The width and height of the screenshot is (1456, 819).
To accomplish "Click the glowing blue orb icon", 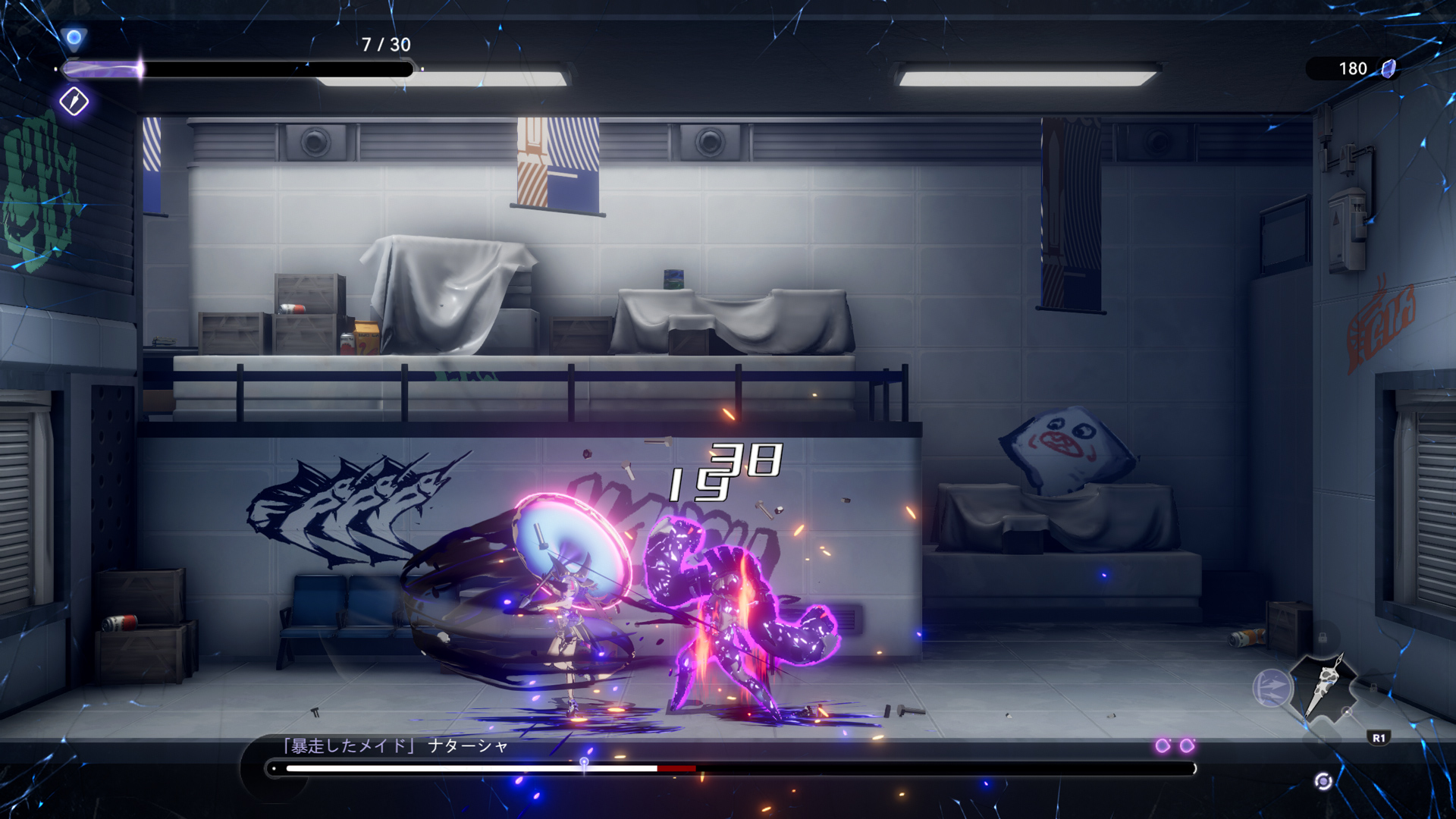I will [x=74, y=37].
